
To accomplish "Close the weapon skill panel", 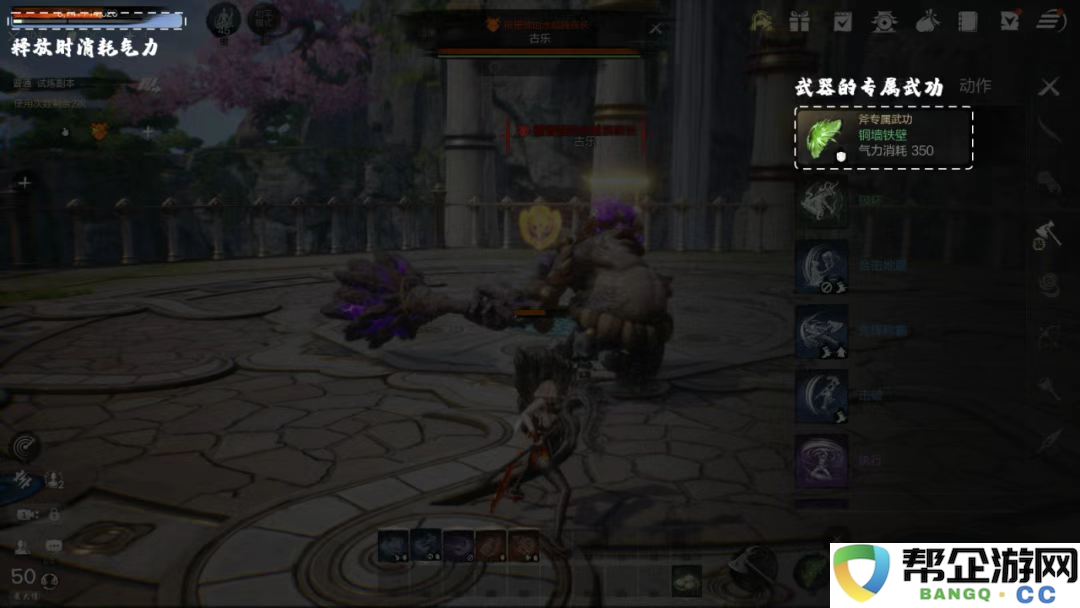I will (x=1048, y=88).
